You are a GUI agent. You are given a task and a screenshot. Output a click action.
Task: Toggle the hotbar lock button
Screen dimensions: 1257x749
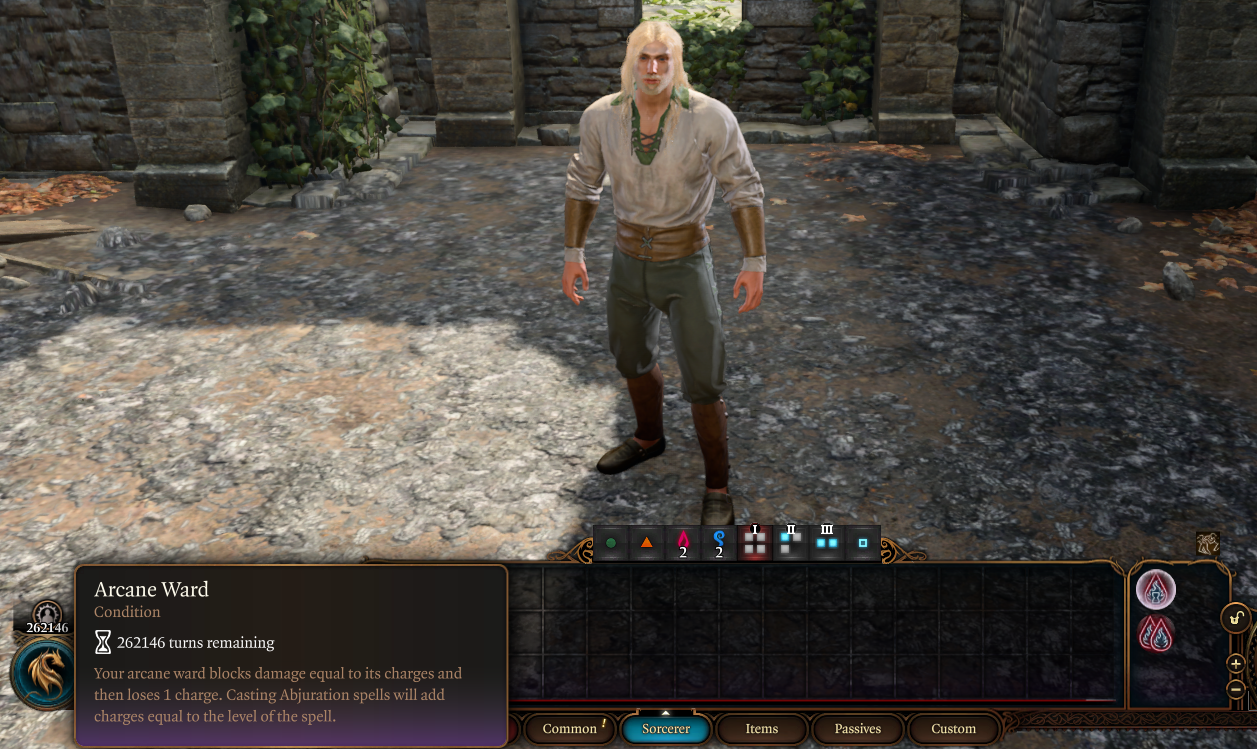(x=1236, y=618)
